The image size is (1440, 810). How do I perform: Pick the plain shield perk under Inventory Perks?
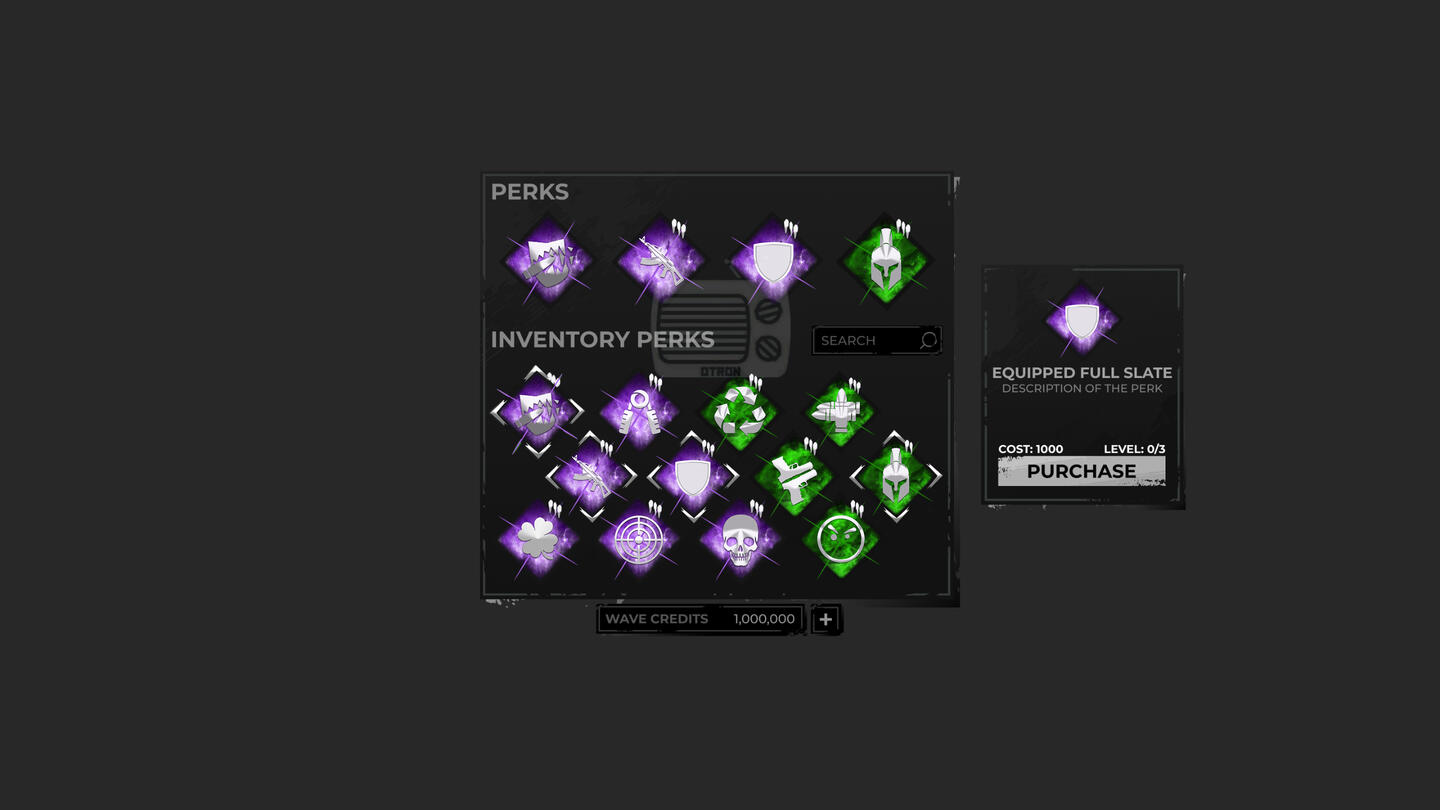click(692, 477)
